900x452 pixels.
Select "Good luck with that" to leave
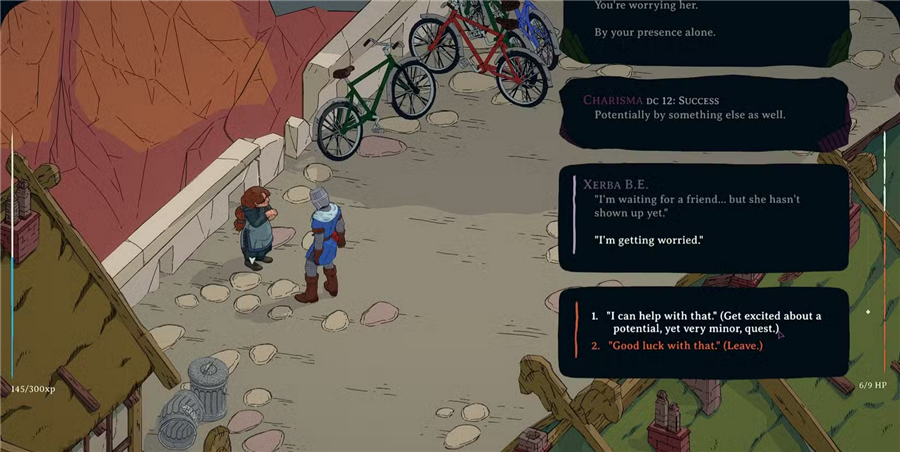click(x=684, y=346)
